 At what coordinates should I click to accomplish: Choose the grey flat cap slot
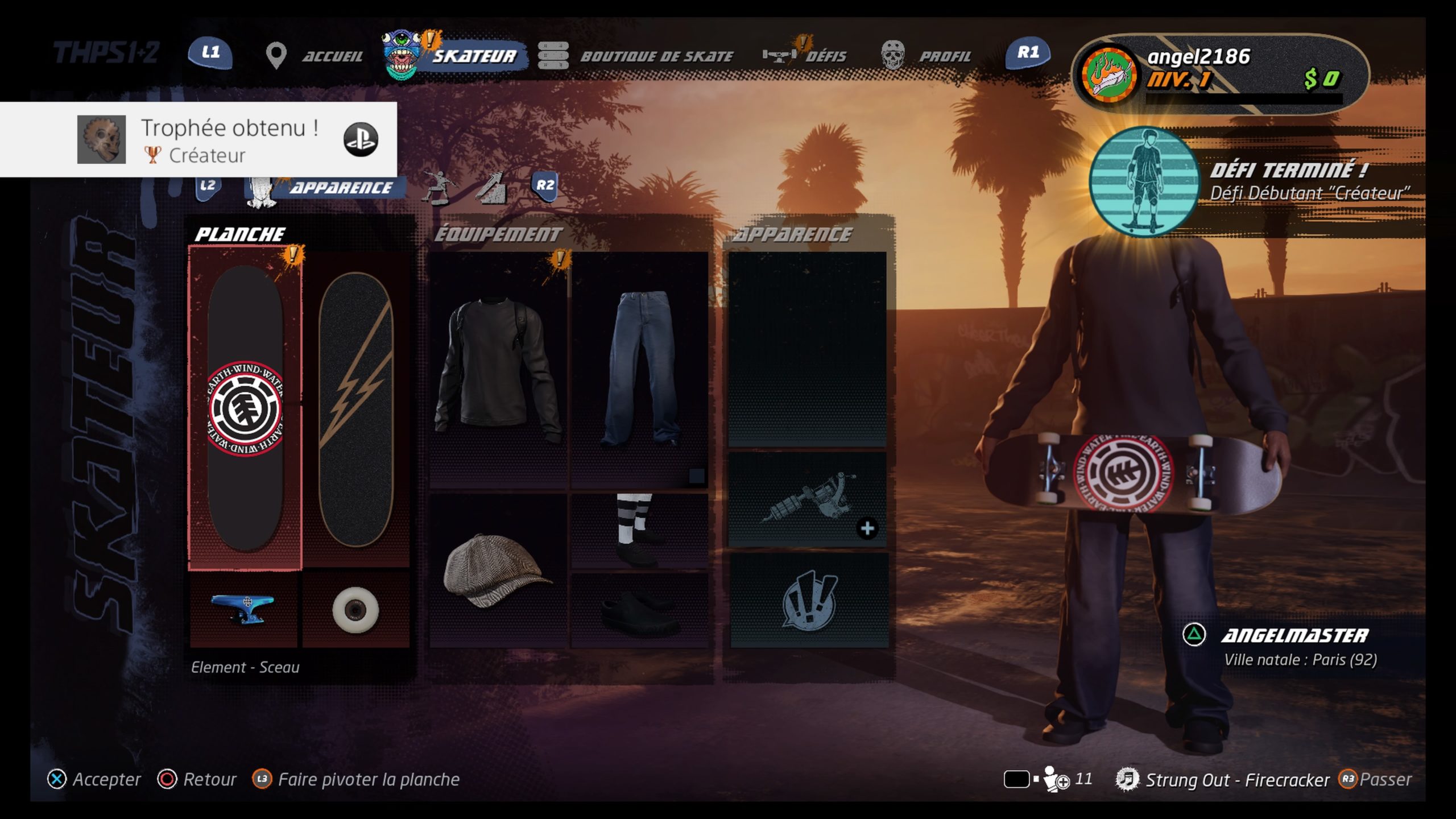click(x=498, y=570)
